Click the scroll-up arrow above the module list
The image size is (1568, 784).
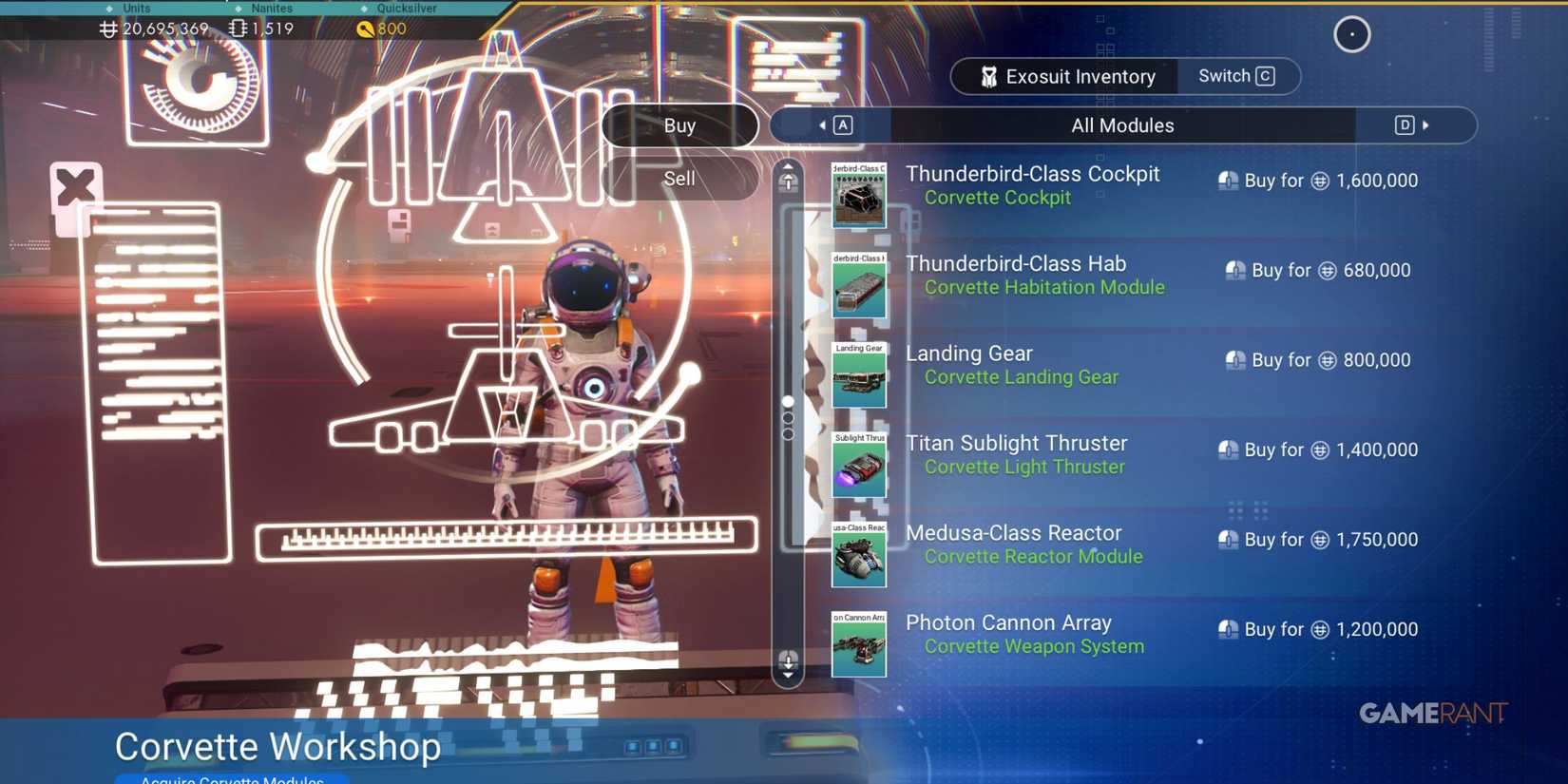point(788,179)
